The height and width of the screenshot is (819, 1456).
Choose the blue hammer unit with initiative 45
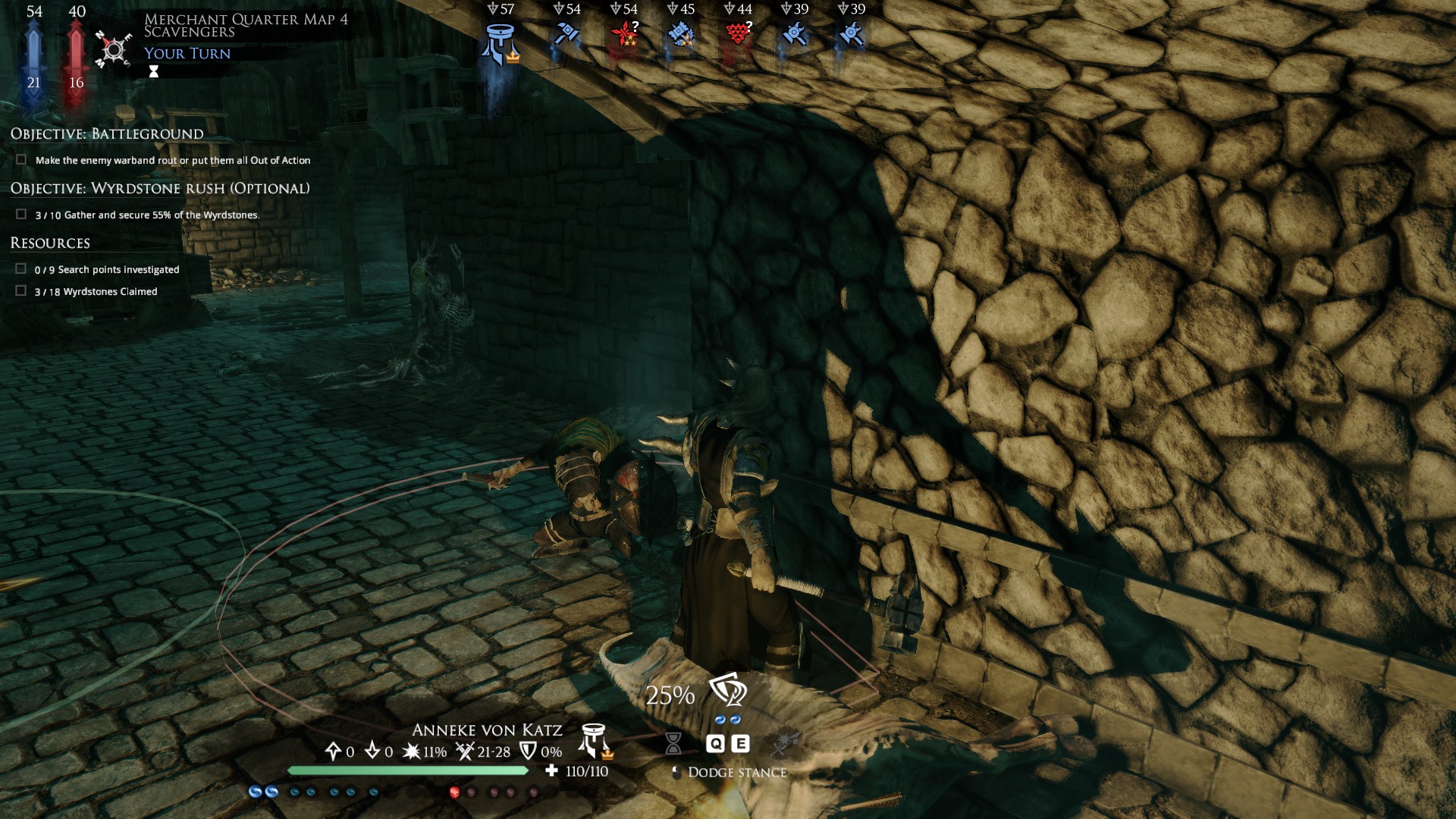pyautogui.click(x=681, y=34)
